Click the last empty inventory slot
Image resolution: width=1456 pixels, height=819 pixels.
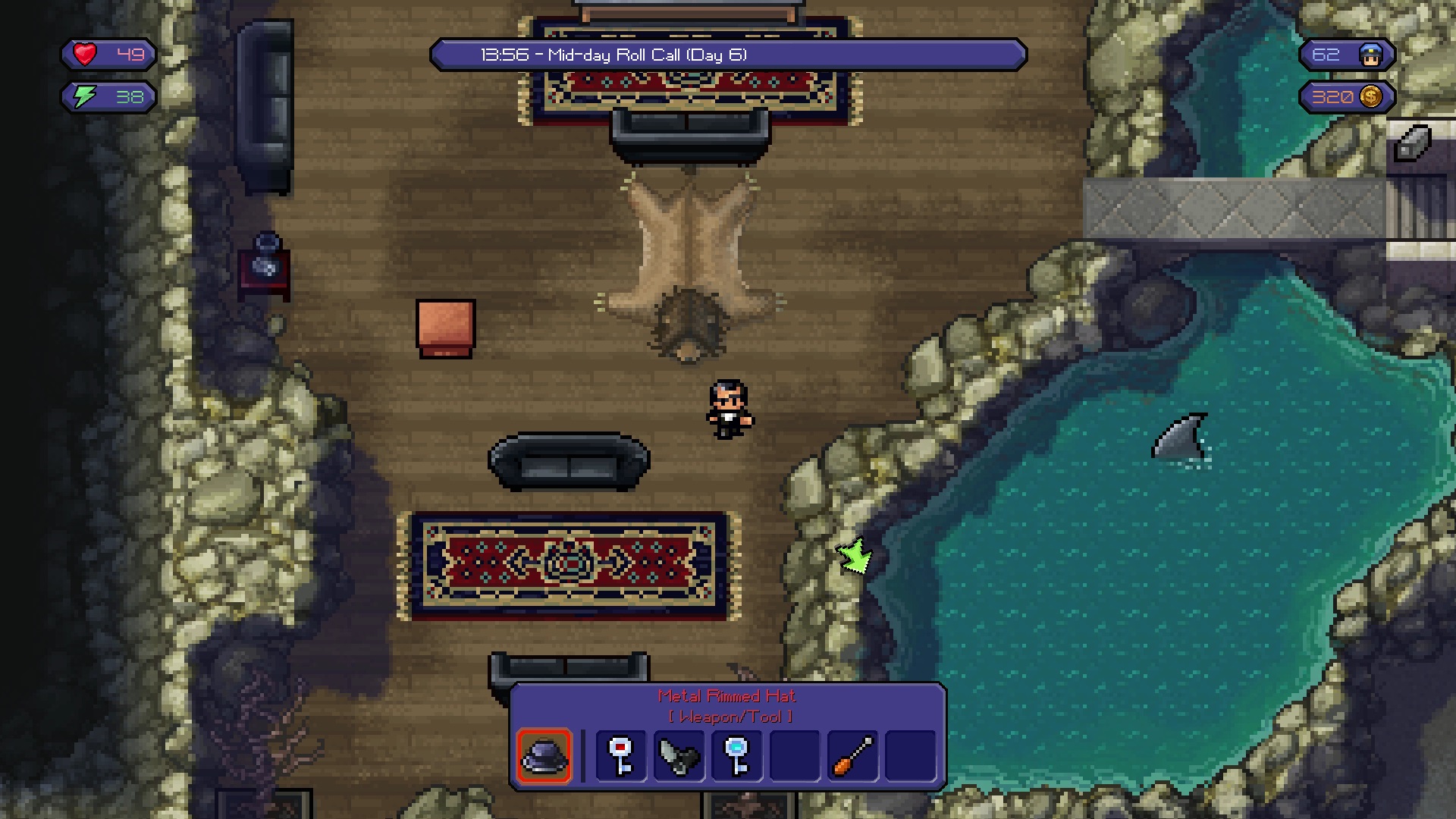(910, 756)
